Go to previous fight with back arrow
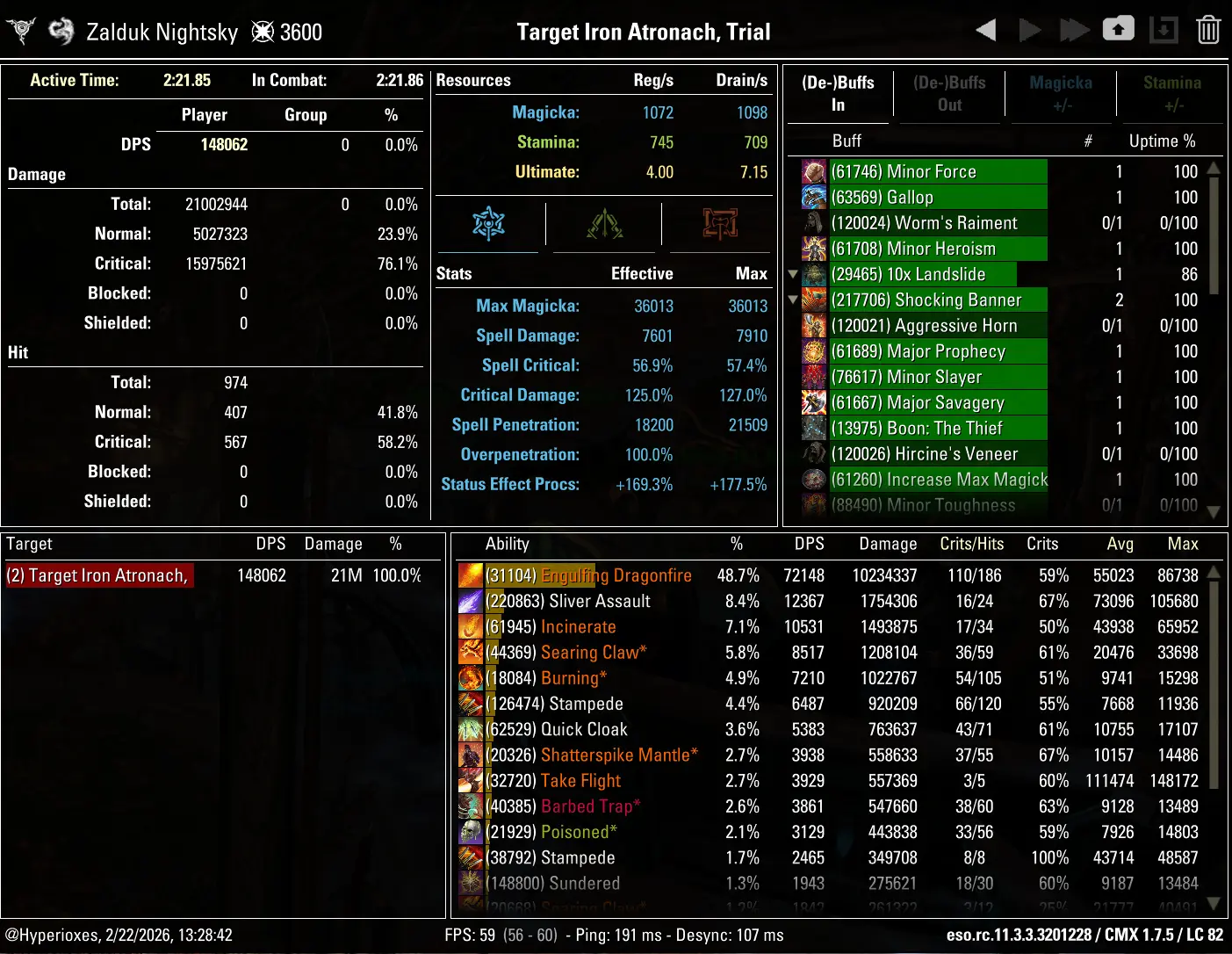1232x954 pixels. pyautogui.click(x=985, y=29)
